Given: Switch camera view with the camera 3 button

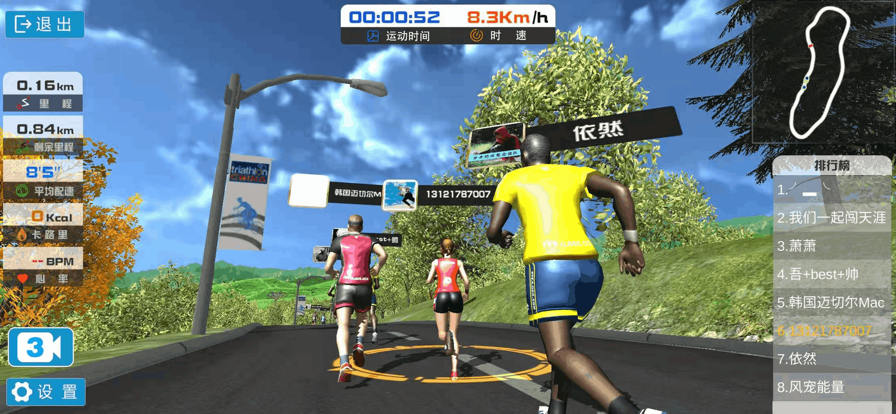Looking at the screenshot, I should [x=41, y=347].
